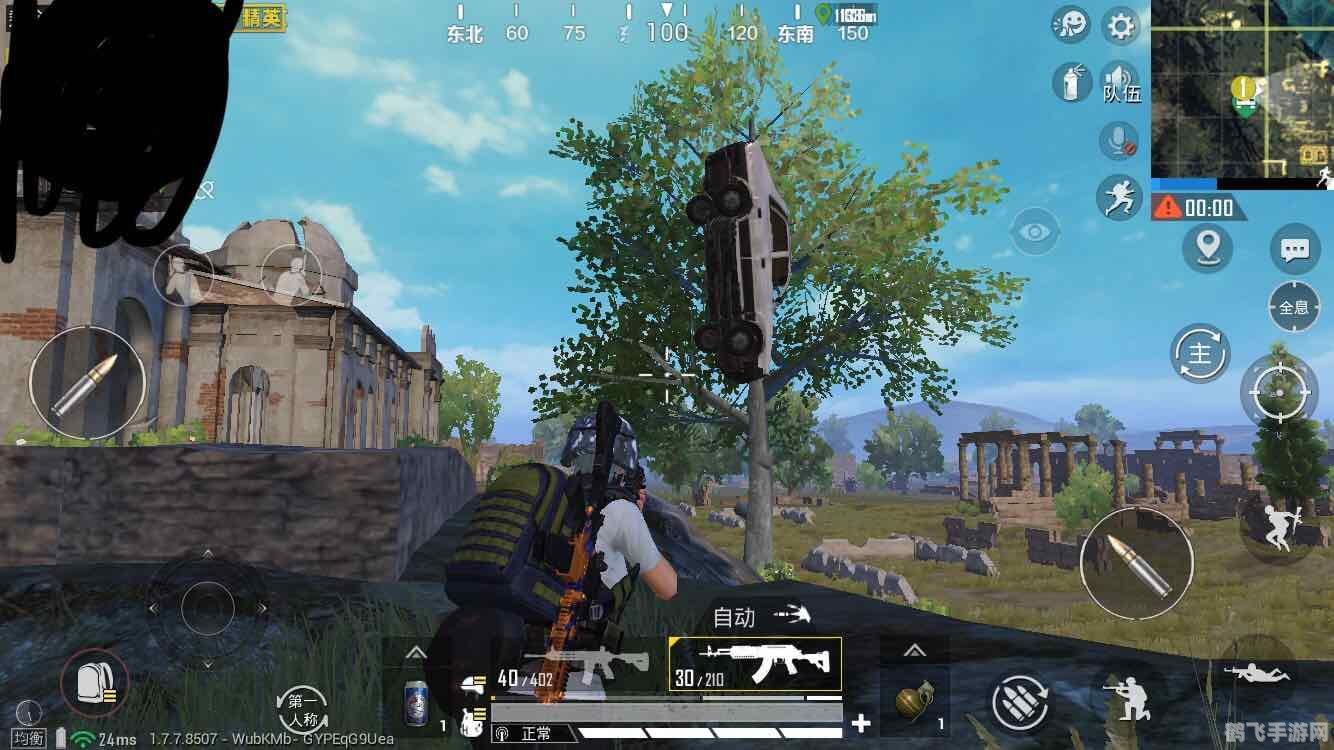Reload with the bullets button

pyautogui.click(x=1020, y=702)
